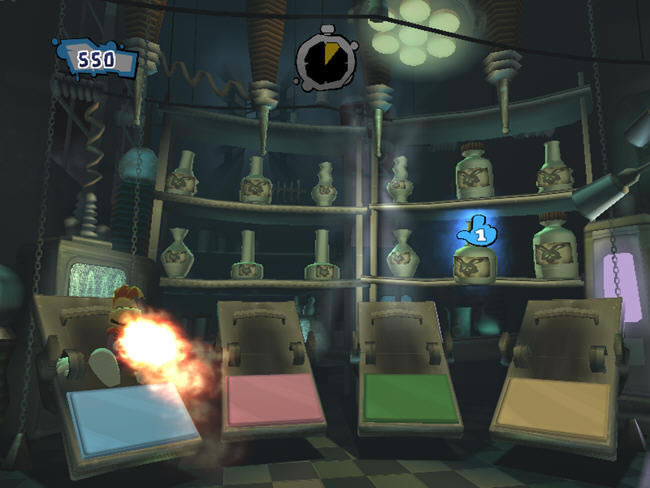Select the glowing blue highlighted bottle
The width and height of the screenshot is (650, 488).
tap(476, 260)
